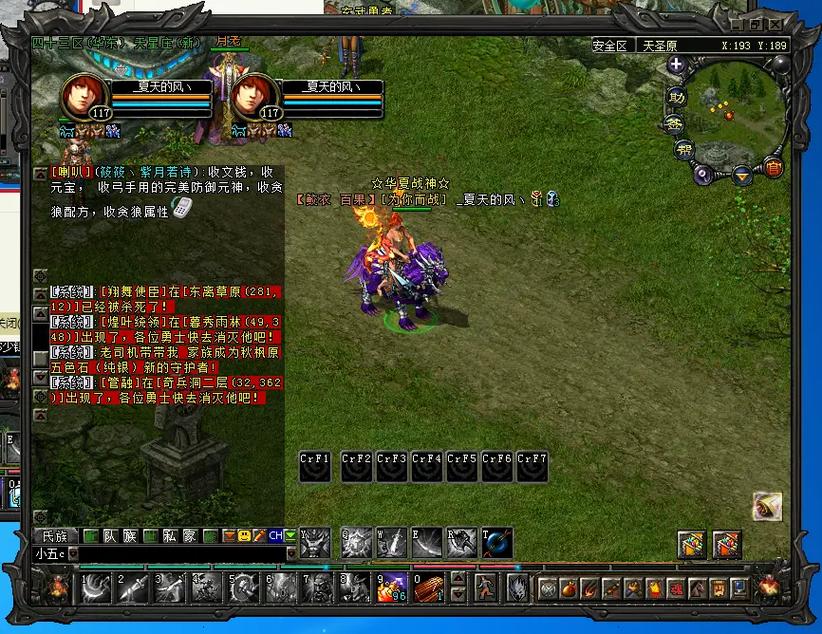Activate the blue orb skill marked T
Image resolution: width=822 pixels, height=634 pixels.
click(x=497, y=542)
